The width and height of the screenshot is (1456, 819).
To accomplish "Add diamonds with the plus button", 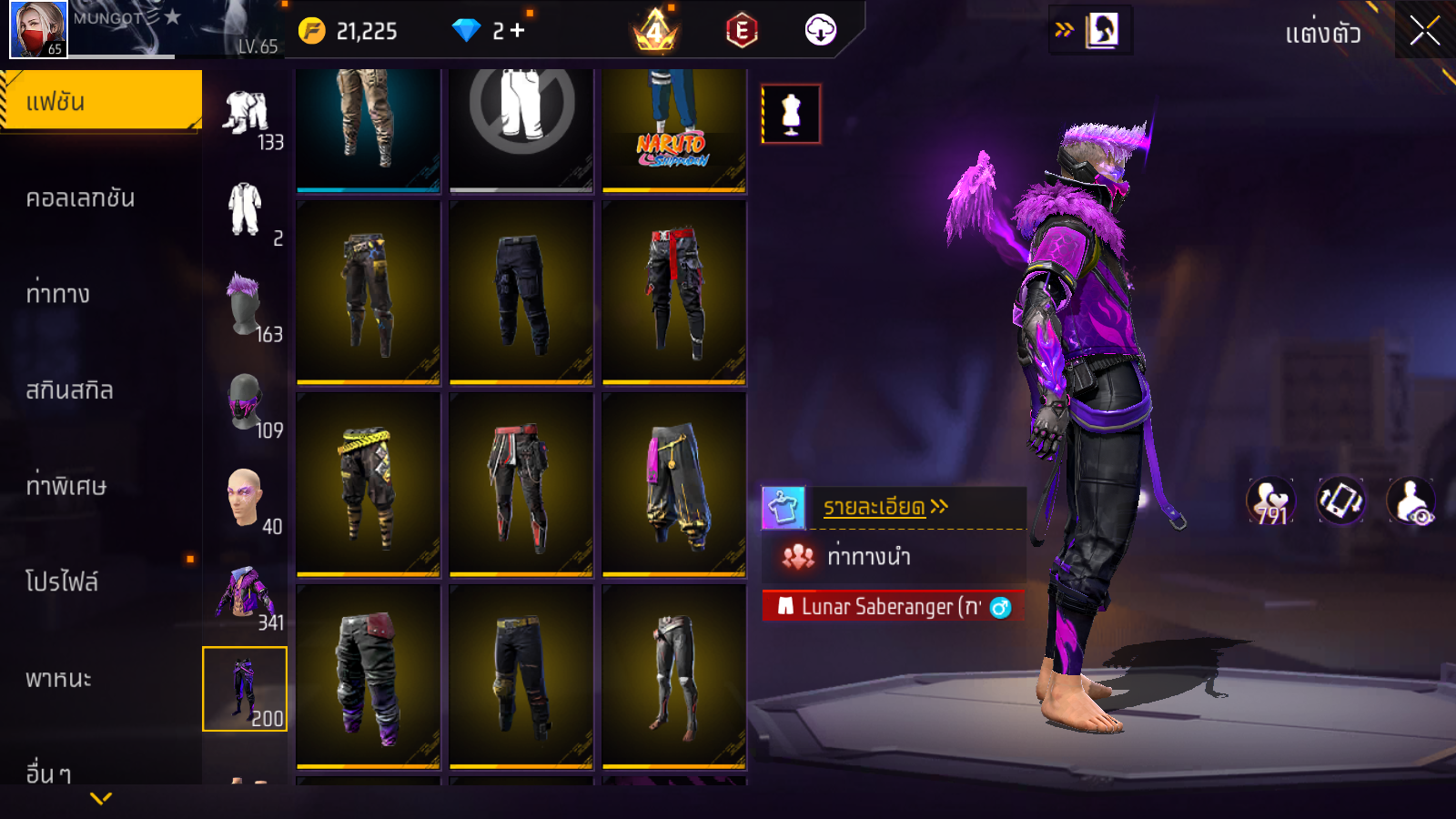I will [x=518, y=31].
